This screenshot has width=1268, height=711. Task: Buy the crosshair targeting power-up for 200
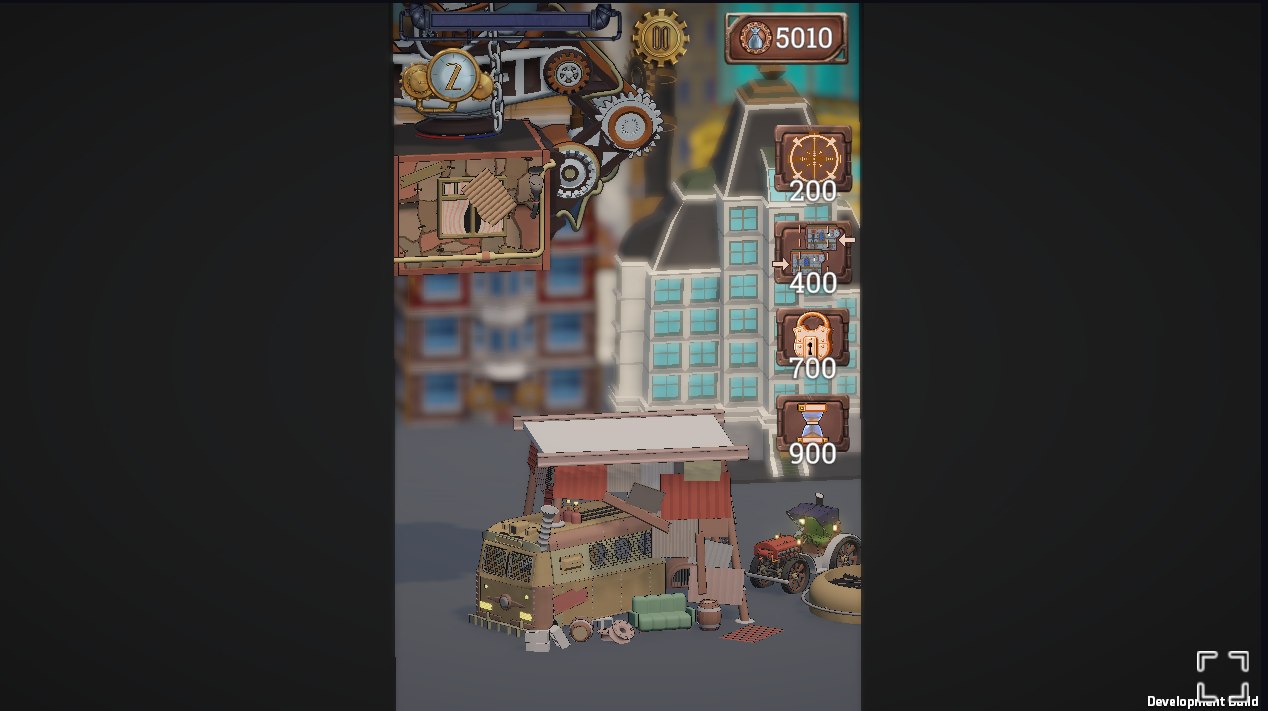point(812,158)
